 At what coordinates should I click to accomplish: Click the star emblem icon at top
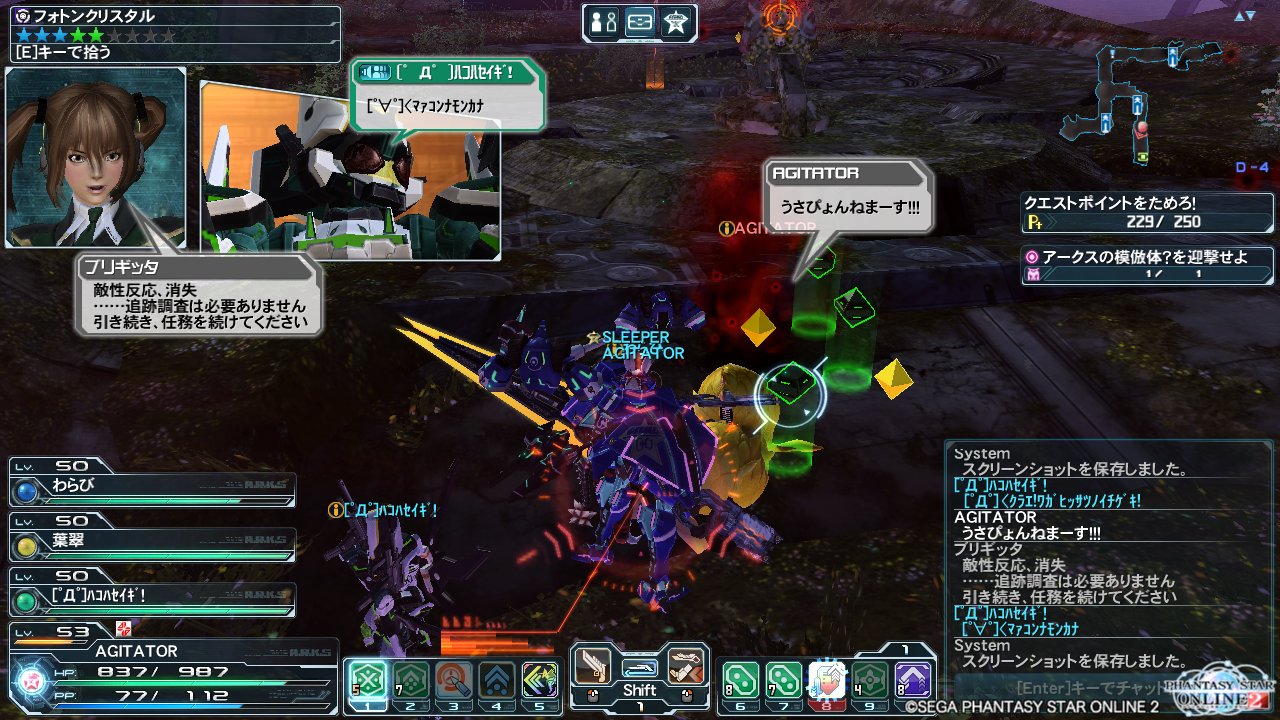(x=676, y=22)
